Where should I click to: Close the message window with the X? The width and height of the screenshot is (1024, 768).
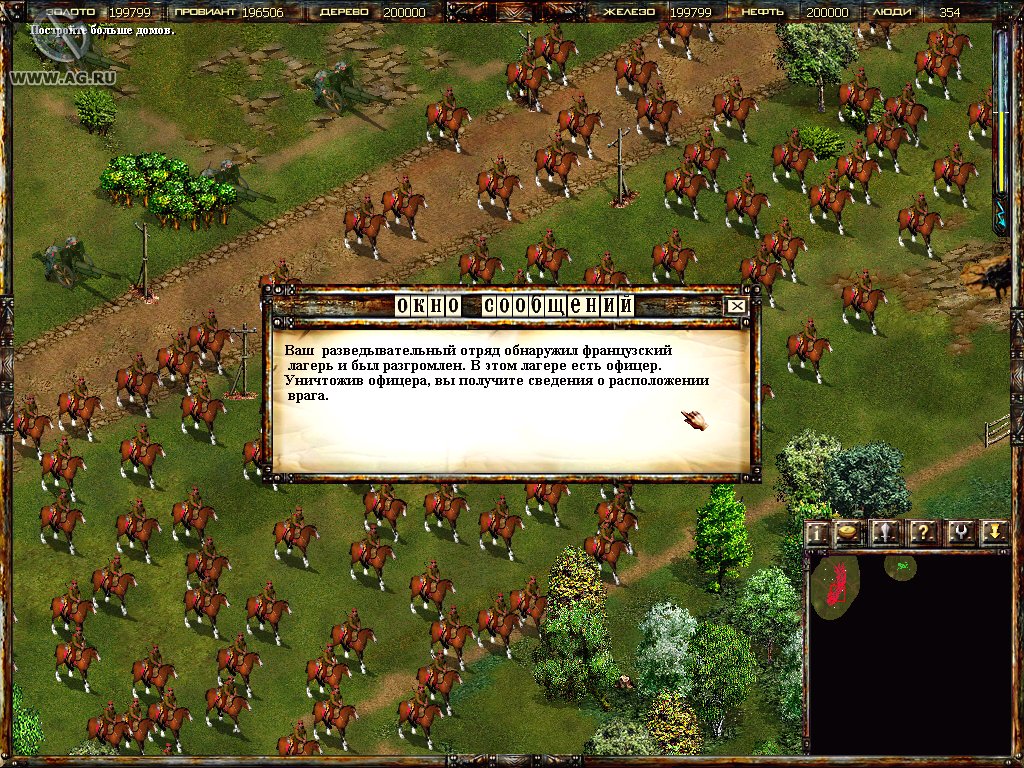pyautogui.click(x=737, y=306)
